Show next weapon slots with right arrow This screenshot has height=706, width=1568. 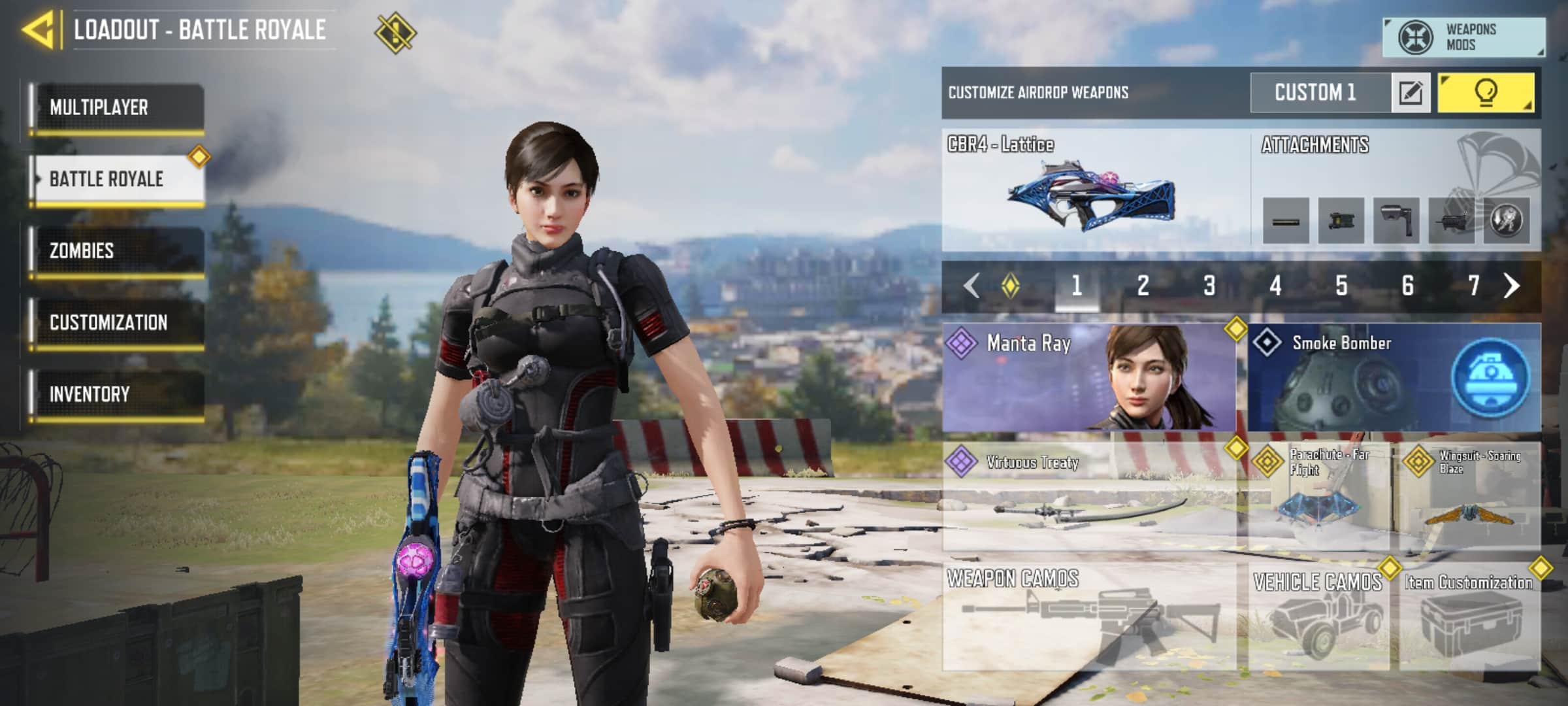click(1512, 286)
